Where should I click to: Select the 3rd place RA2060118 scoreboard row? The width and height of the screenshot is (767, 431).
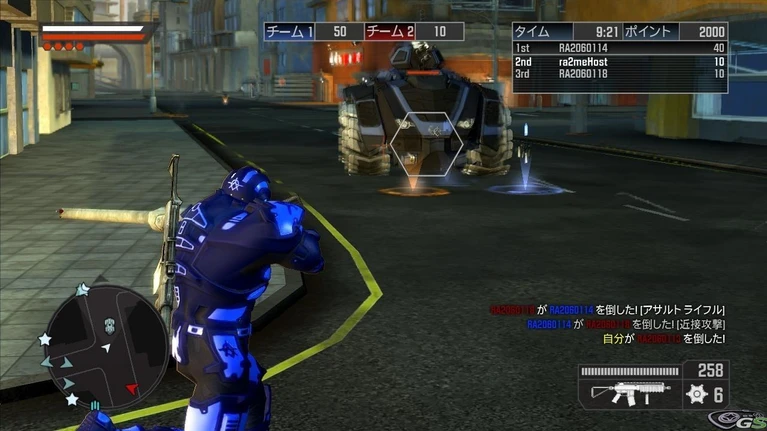619,74
